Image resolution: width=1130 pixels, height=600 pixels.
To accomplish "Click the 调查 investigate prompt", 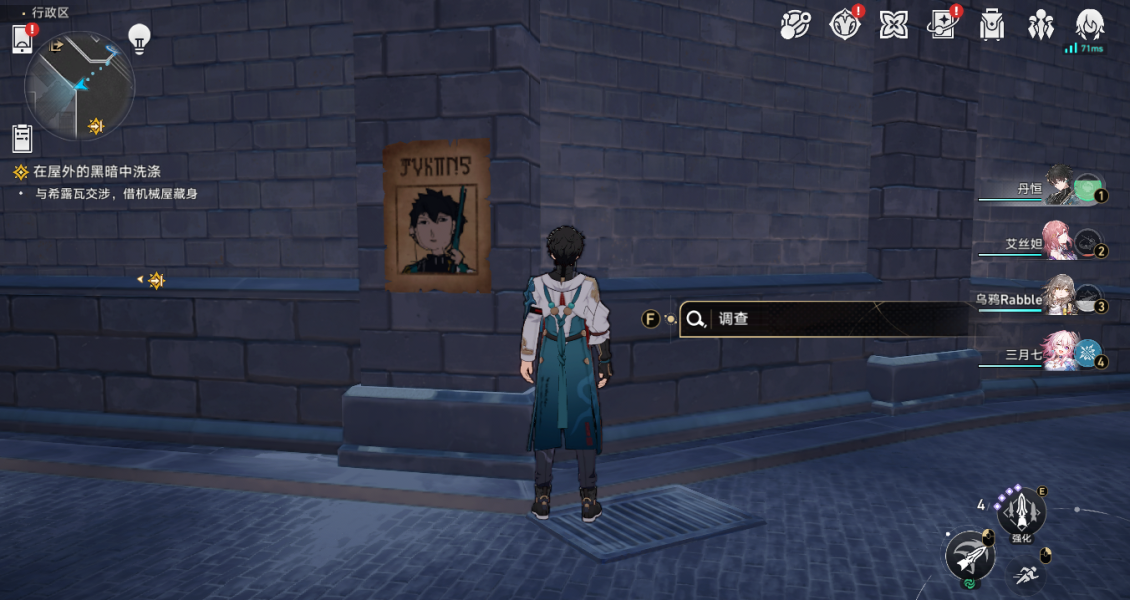I will tap(825, 319).
